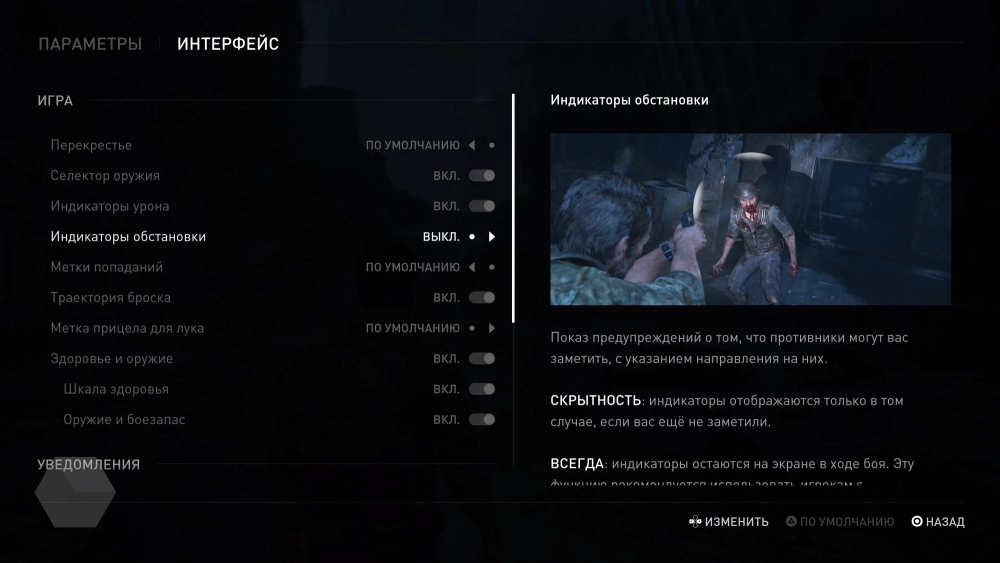Select the Перекрестье setting row
The width and height of the screenshot is (1000, 563).
(x=91, y=145)
